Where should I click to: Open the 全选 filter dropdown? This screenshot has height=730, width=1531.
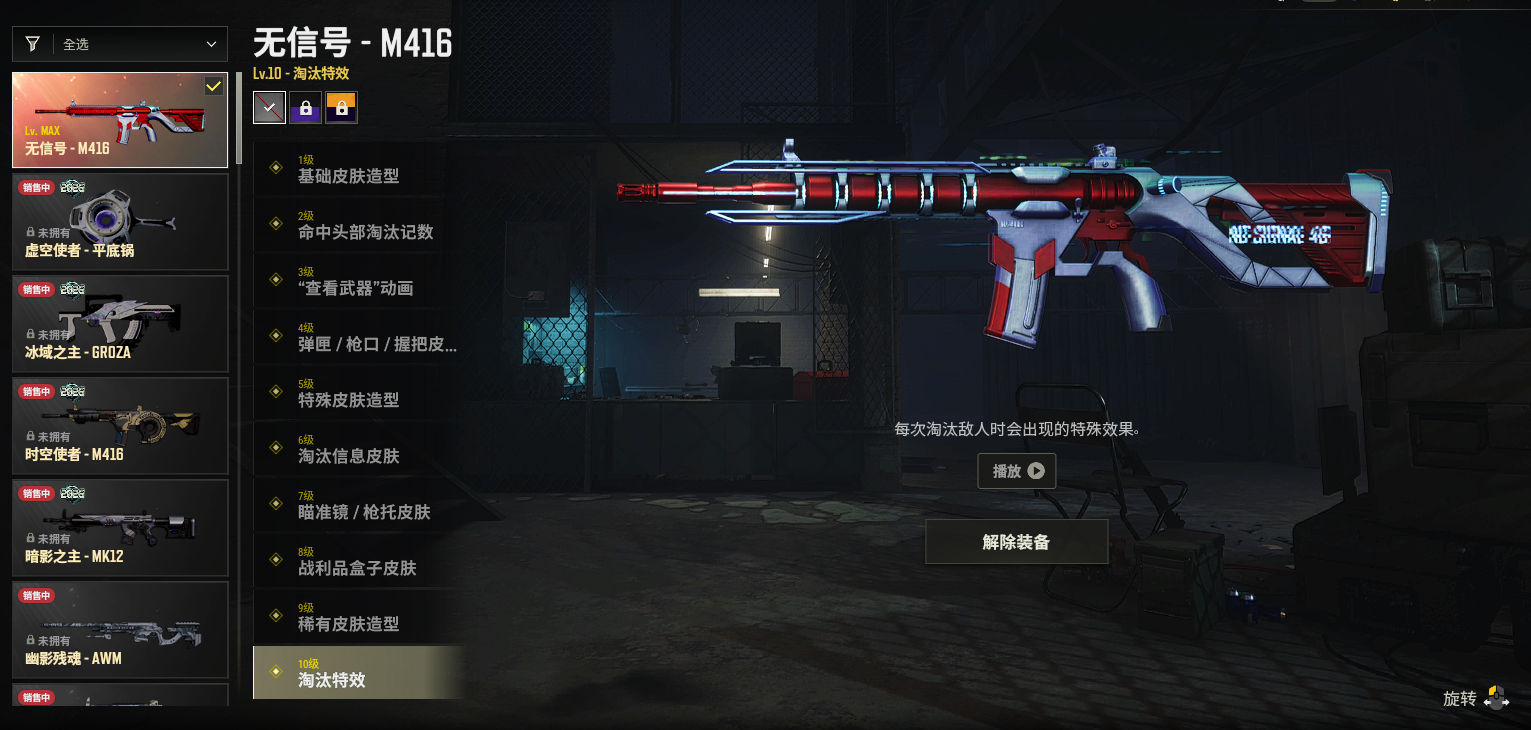click(120, 44)
